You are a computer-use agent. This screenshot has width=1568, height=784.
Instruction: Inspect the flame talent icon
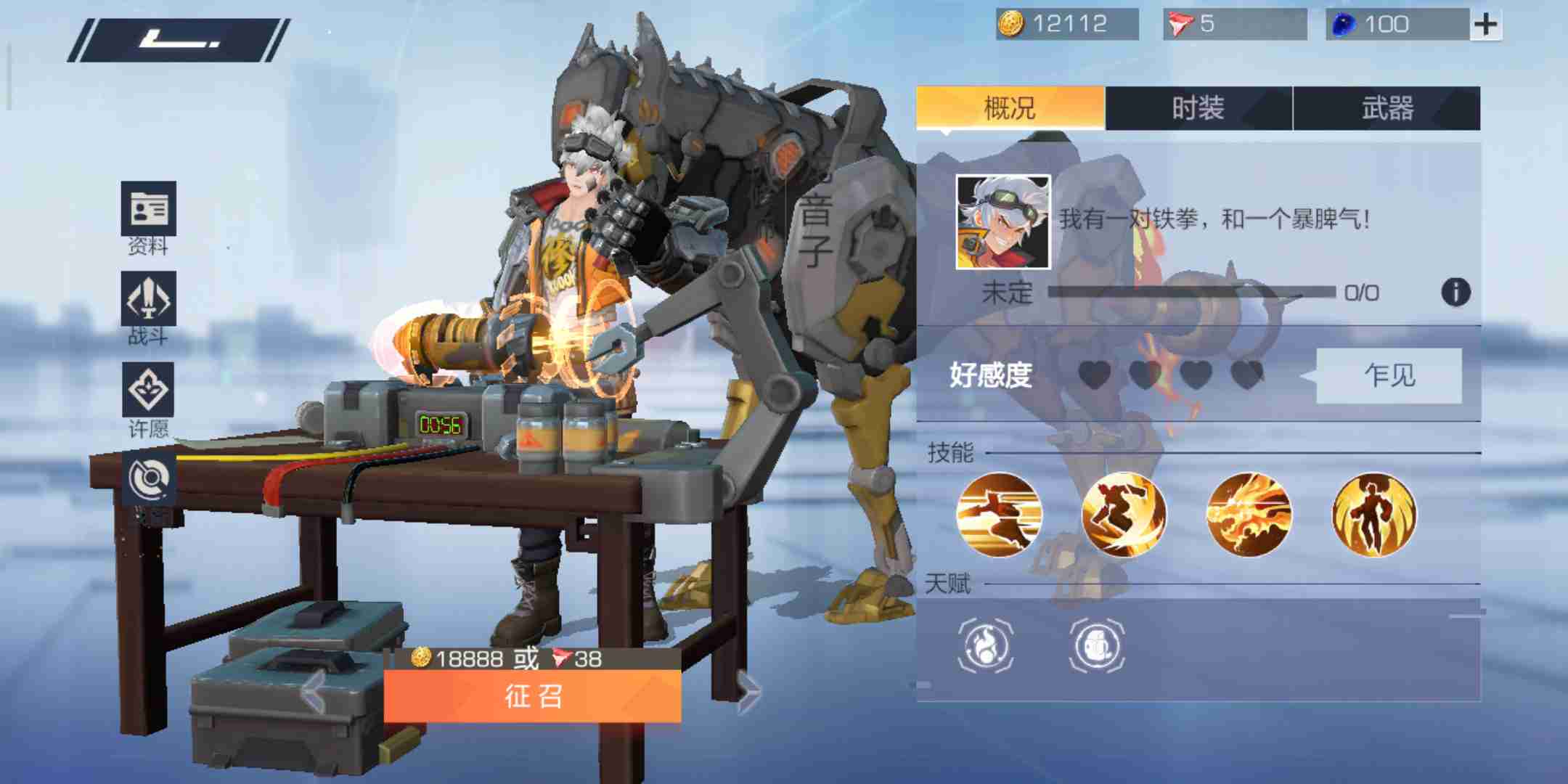[x=985, y=645]
